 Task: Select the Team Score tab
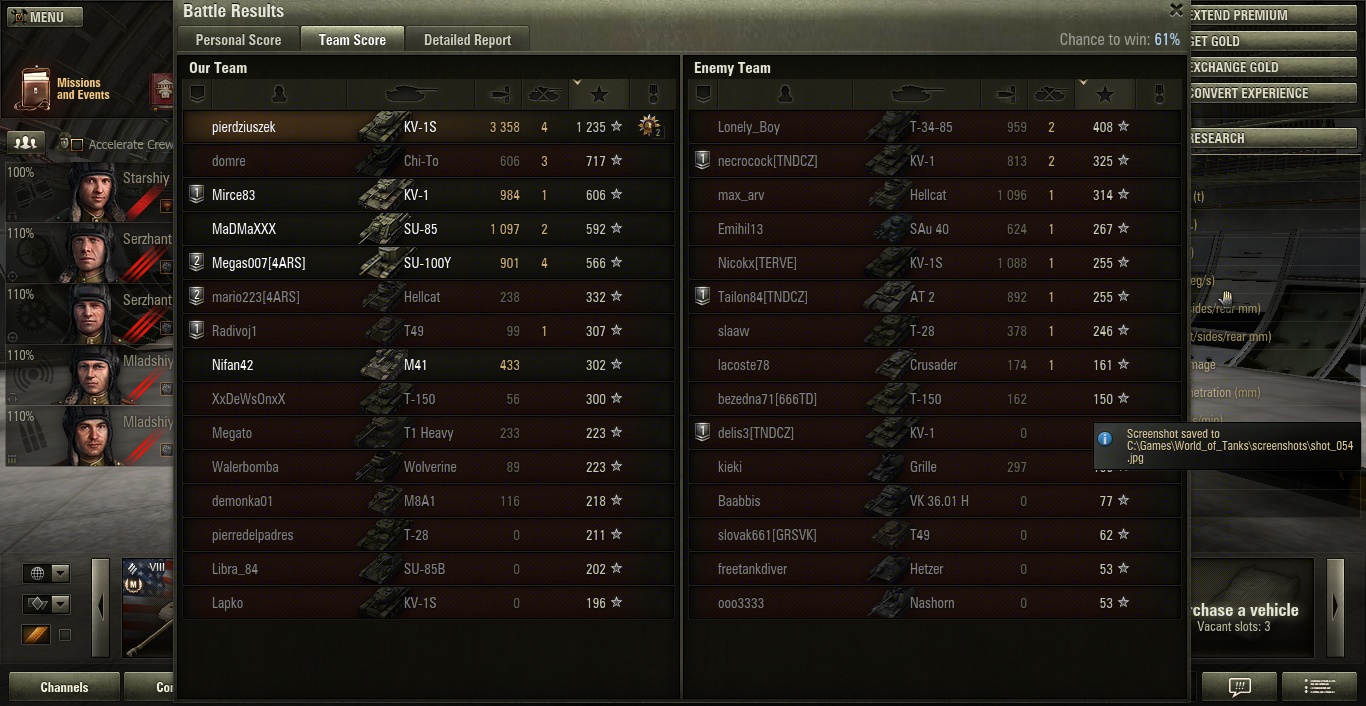click(x=352, y=40)
